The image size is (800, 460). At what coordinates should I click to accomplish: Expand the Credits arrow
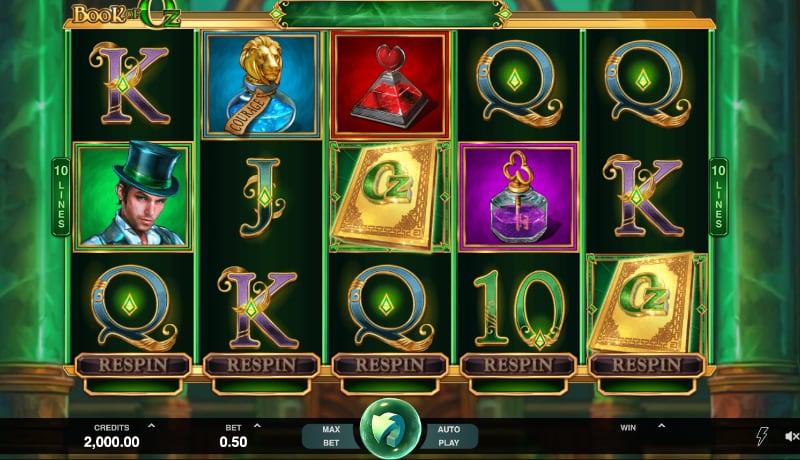(x=151, y=425)
